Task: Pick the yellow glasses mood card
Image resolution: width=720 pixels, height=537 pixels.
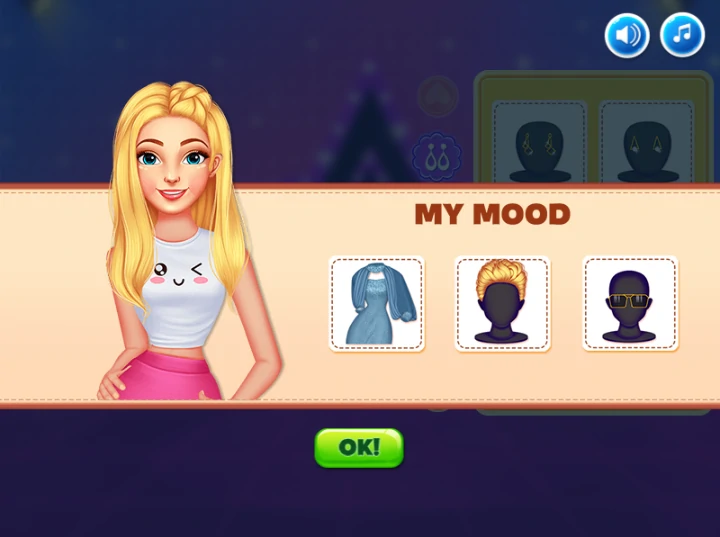Action: point(630,304)
